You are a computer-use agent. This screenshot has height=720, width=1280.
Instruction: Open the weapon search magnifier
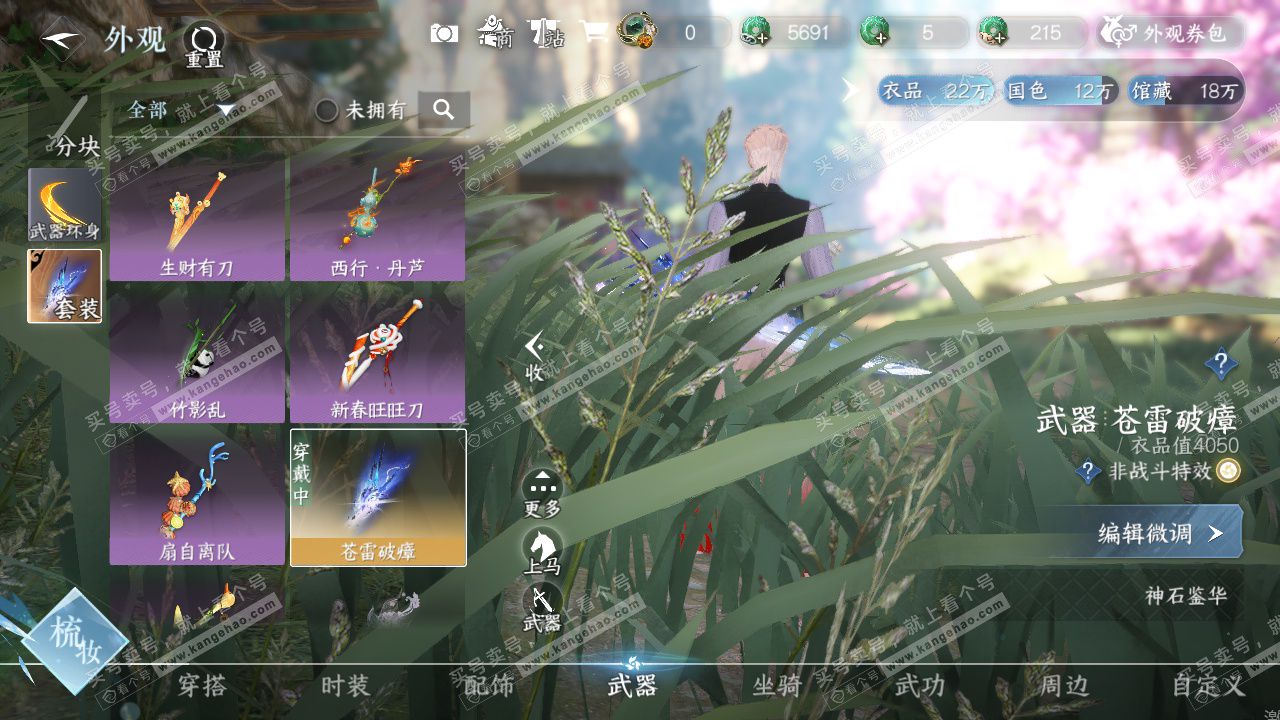pos(444,110)
